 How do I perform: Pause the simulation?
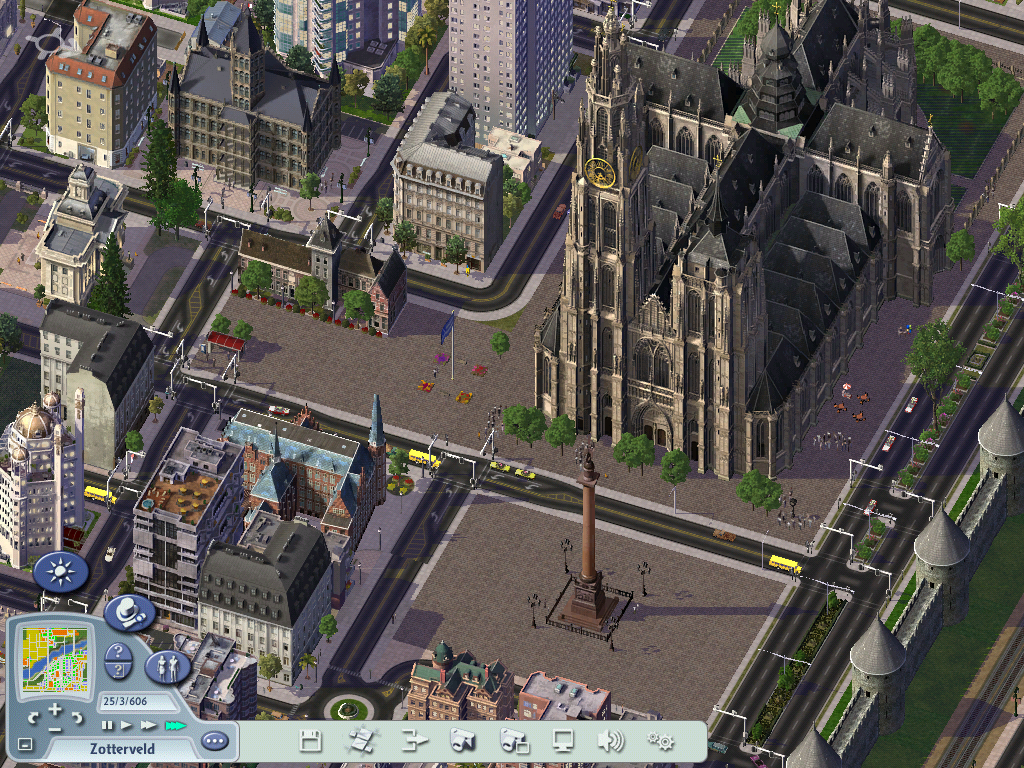click(x=107, y=725)
